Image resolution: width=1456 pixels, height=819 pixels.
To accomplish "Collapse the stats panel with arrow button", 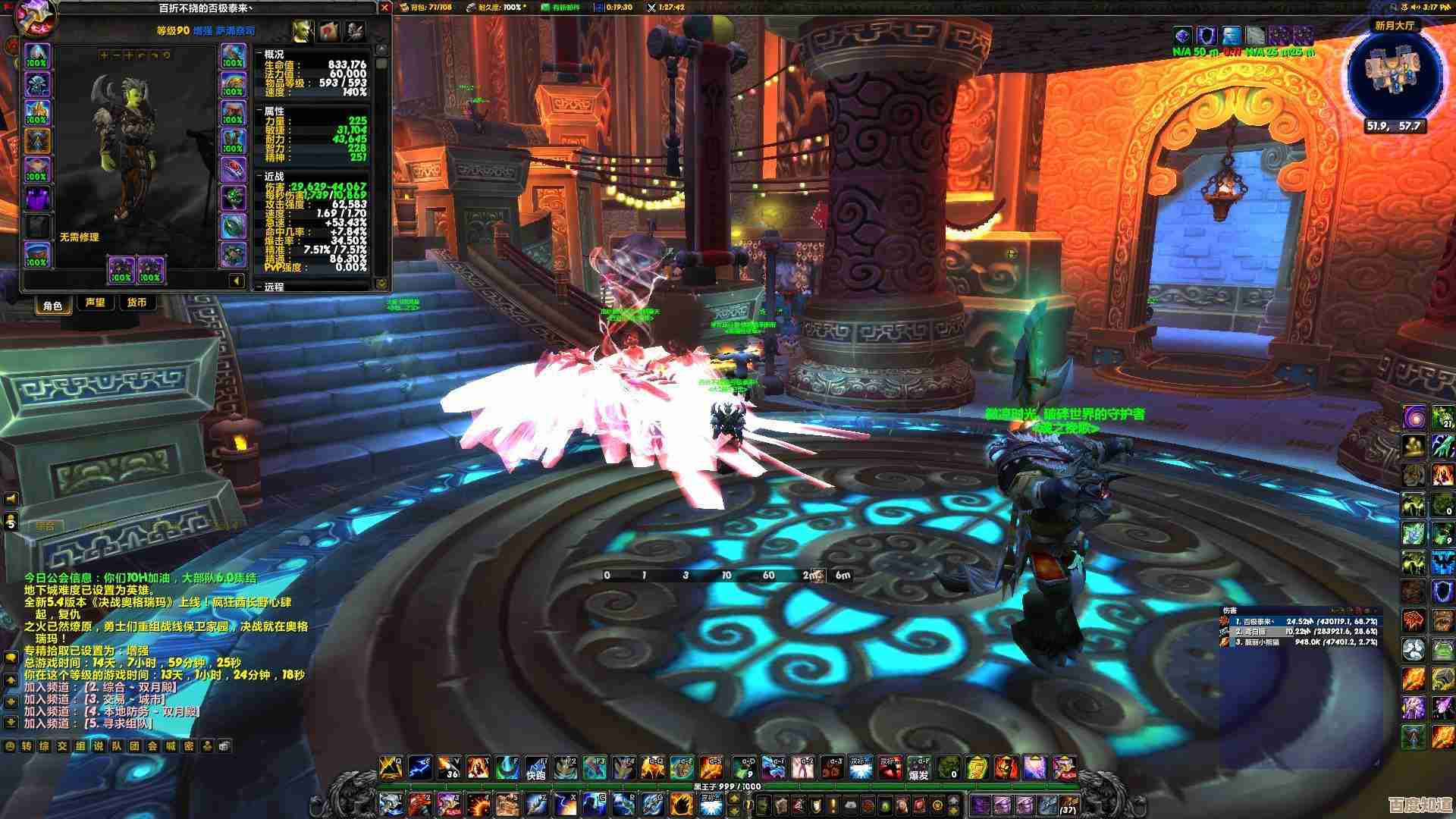I will coord(237,281).
